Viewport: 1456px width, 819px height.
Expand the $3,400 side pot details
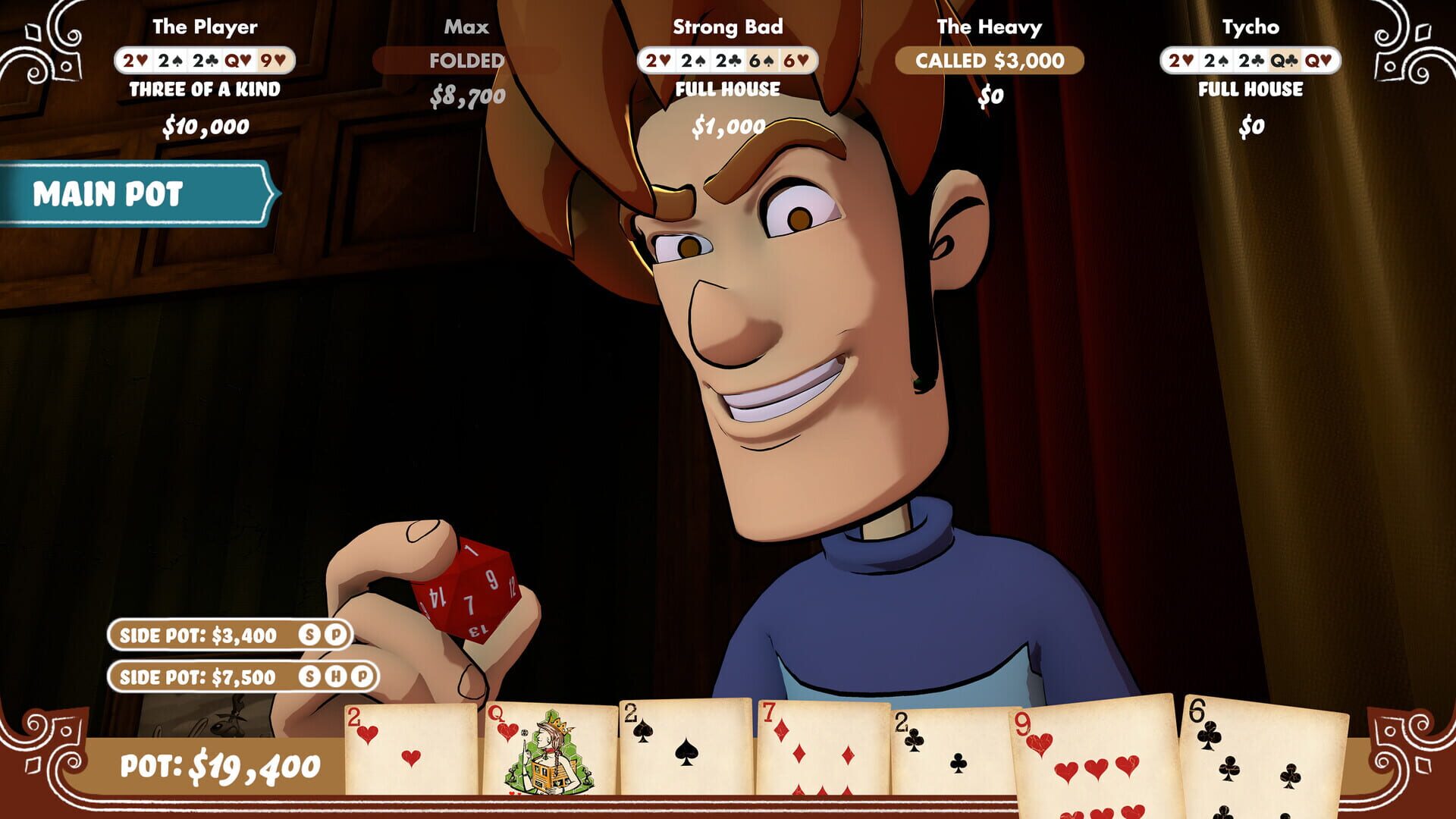[201, 636]
